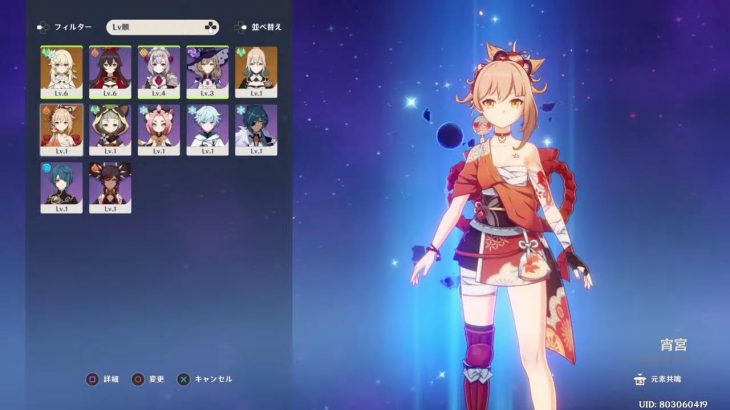Viewport: 730px width, 410px height.
Task: Pick Noelle's Lv.4 portrait
Action: pyautogui.click(x=158, y=71)
